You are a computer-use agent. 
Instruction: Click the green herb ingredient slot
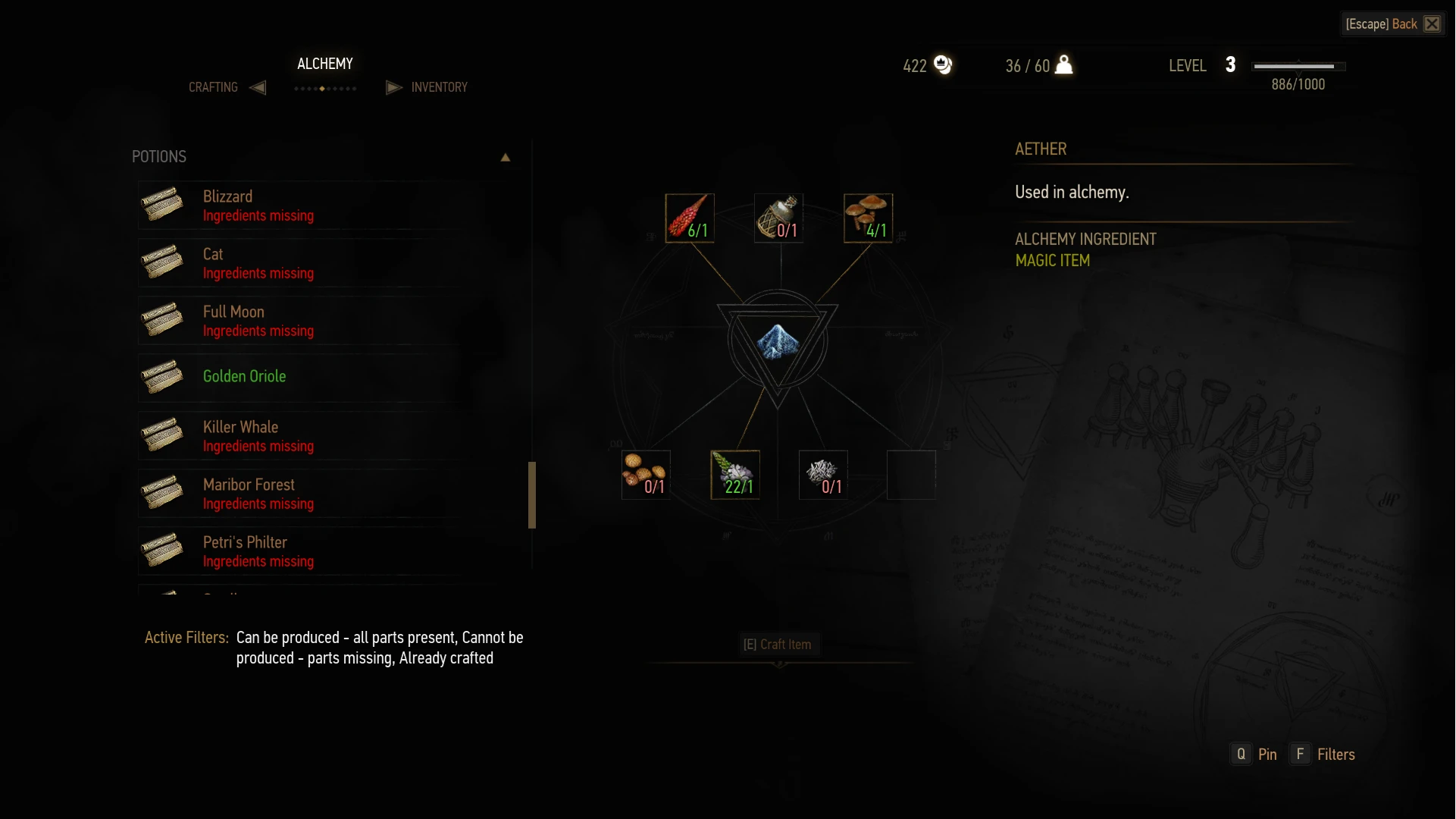734,475
